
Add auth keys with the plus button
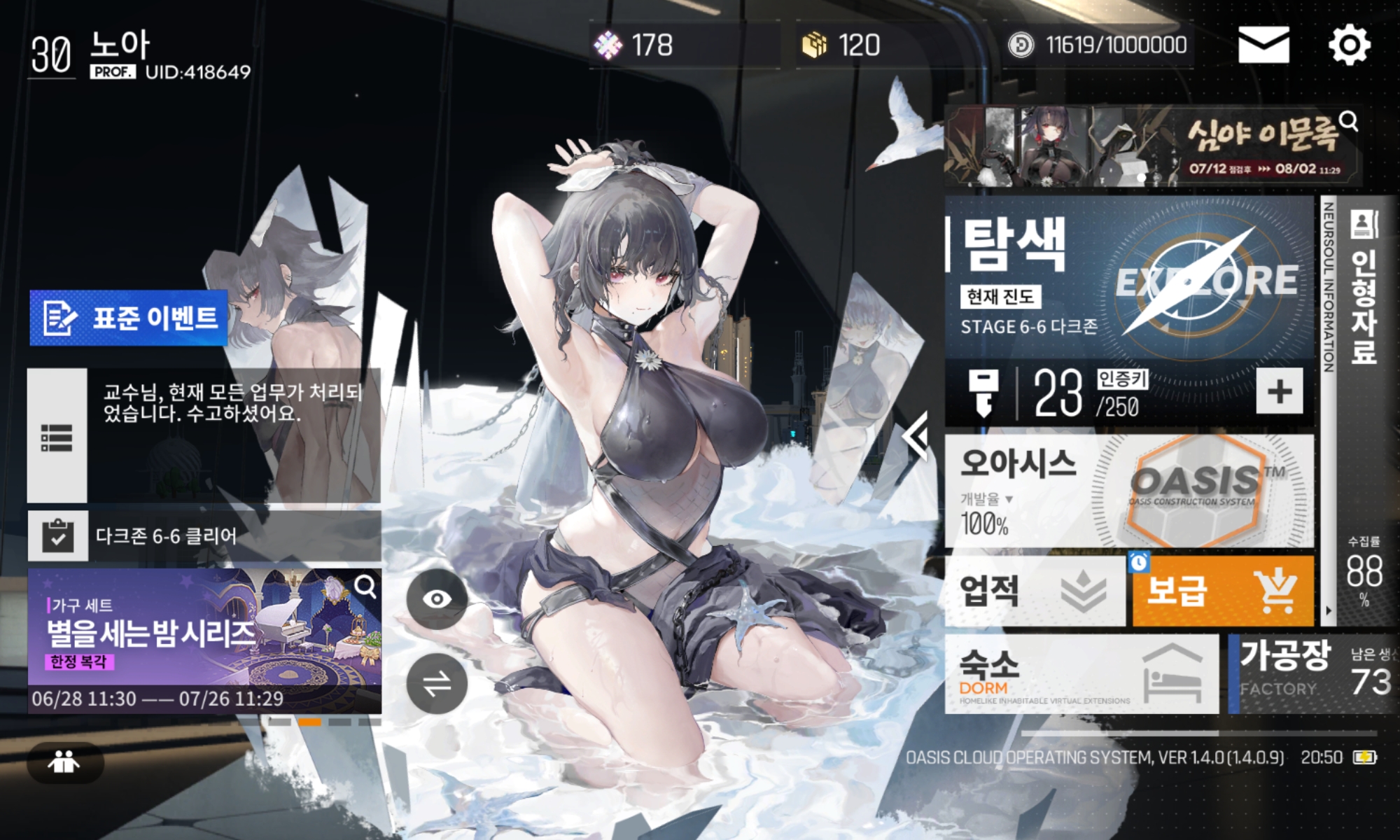click(x=1279, y=391)
